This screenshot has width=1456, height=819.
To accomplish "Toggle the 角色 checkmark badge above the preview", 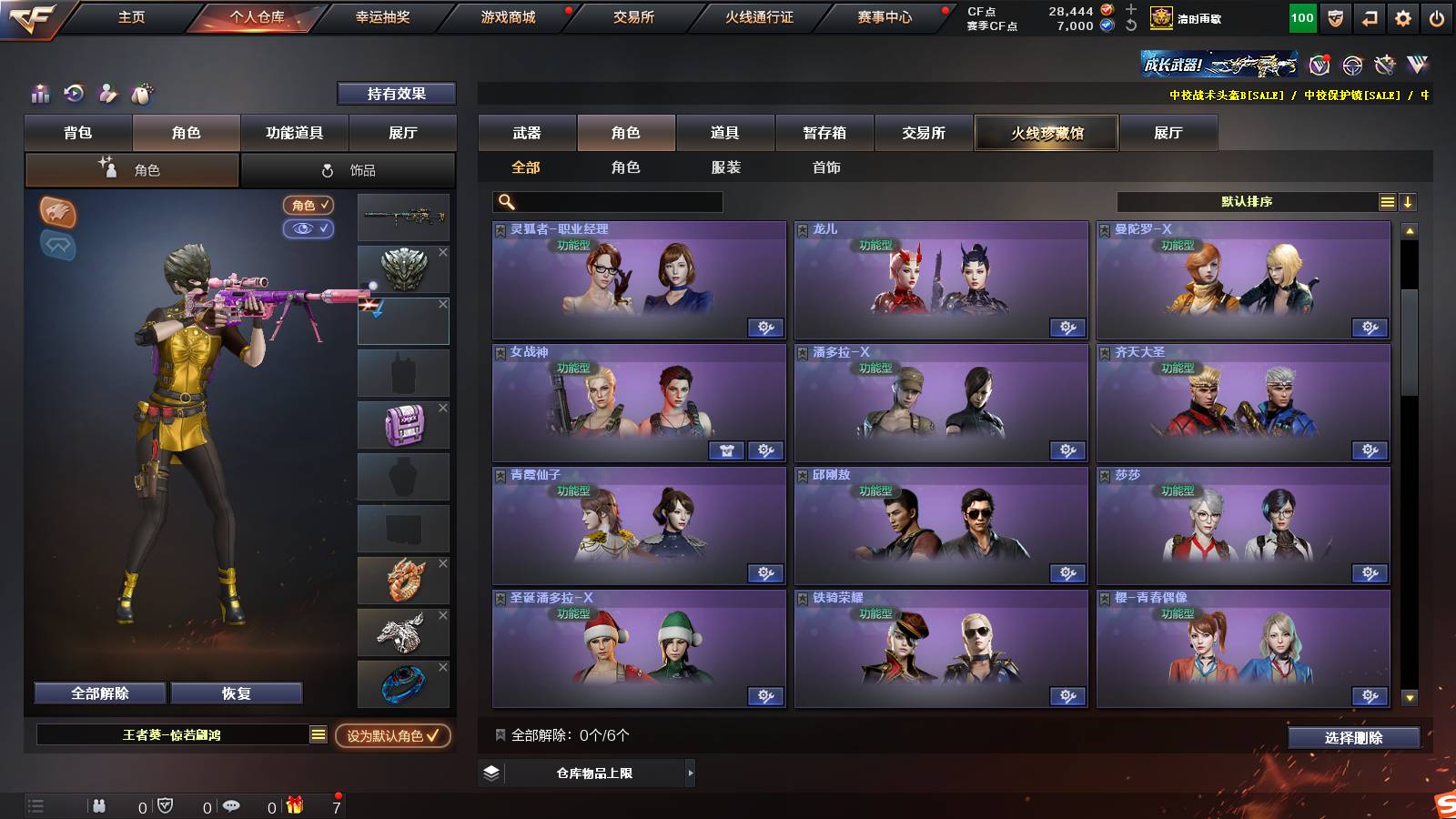I will point(308,206).
